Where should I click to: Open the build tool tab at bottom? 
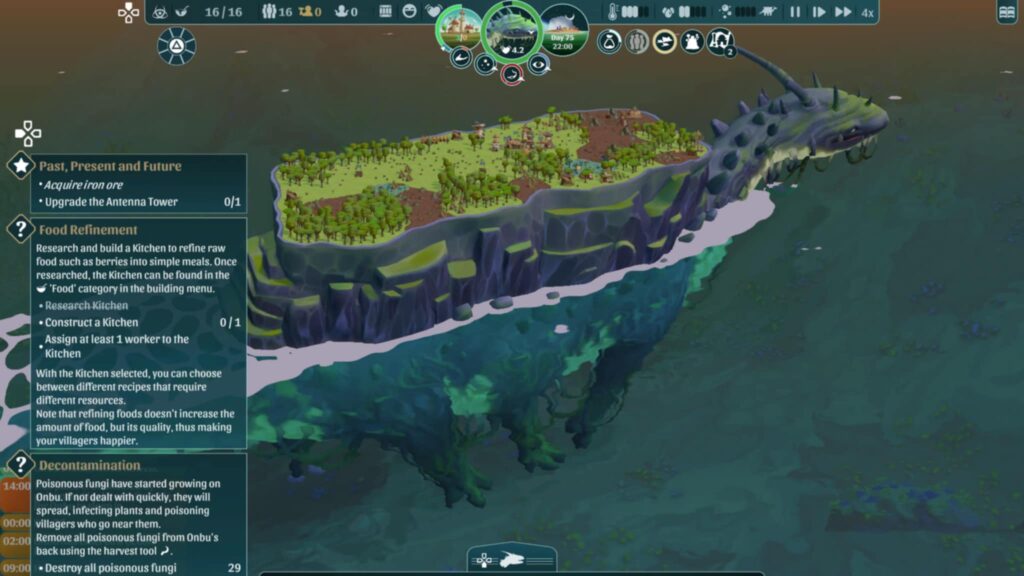[511, 559]
